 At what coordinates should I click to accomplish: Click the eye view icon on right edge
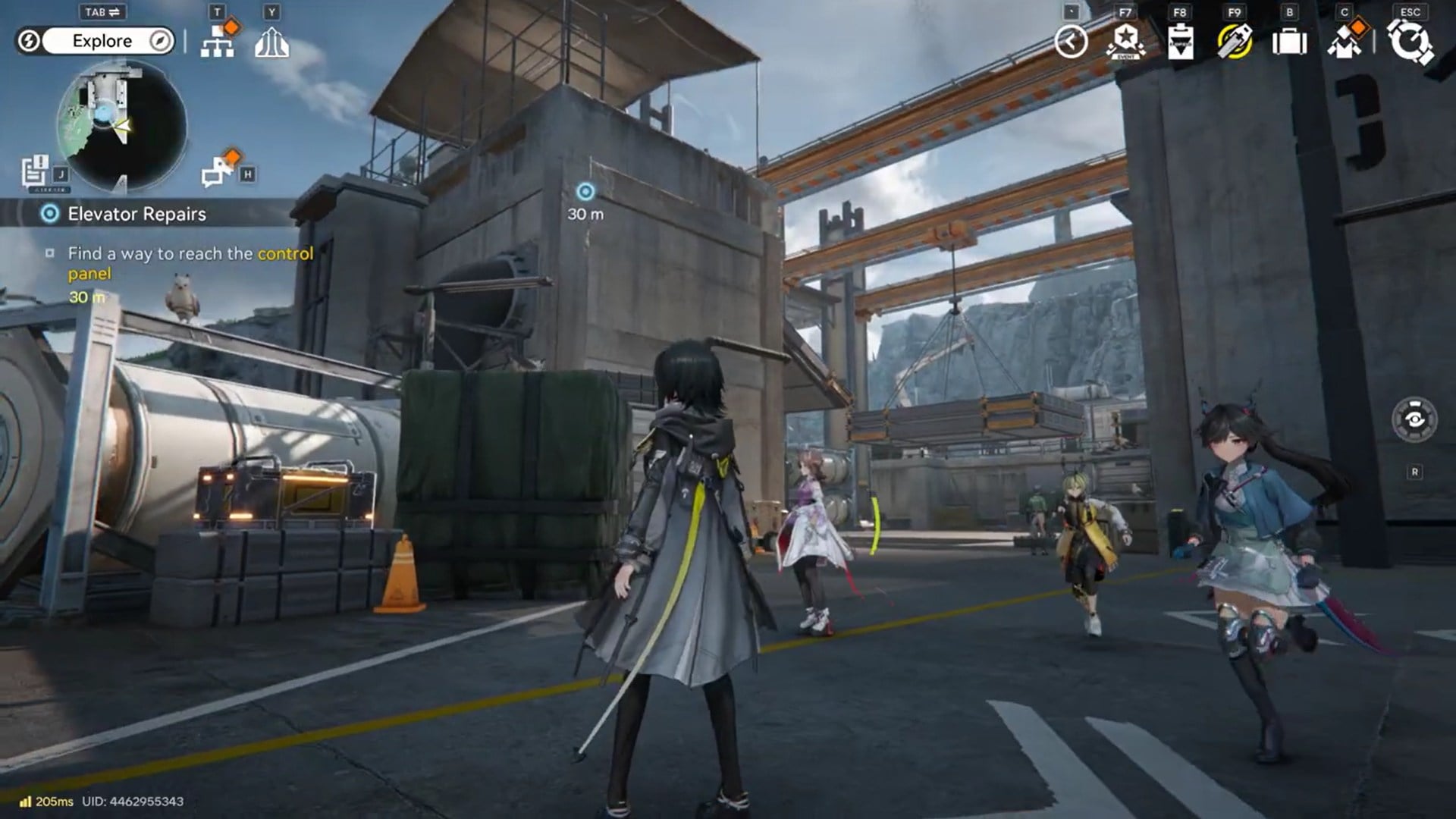(x=1414, y=419)
